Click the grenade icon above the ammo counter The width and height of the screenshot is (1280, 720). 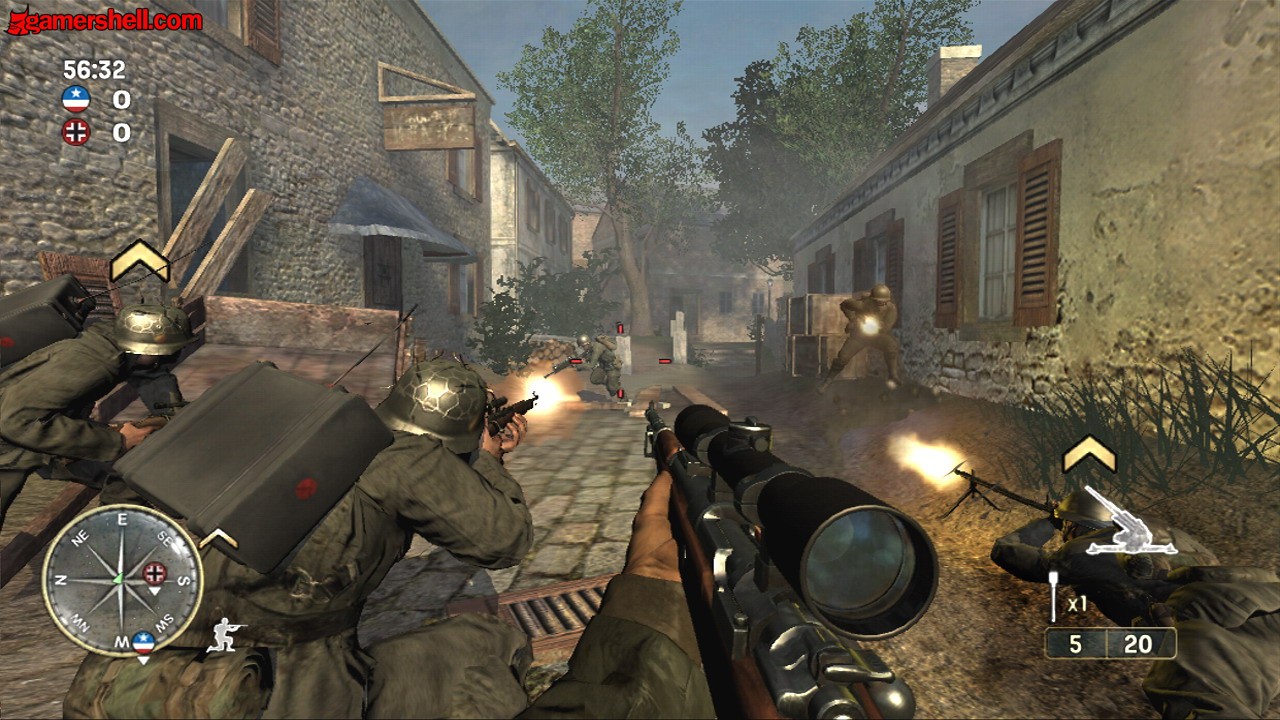1054,596
